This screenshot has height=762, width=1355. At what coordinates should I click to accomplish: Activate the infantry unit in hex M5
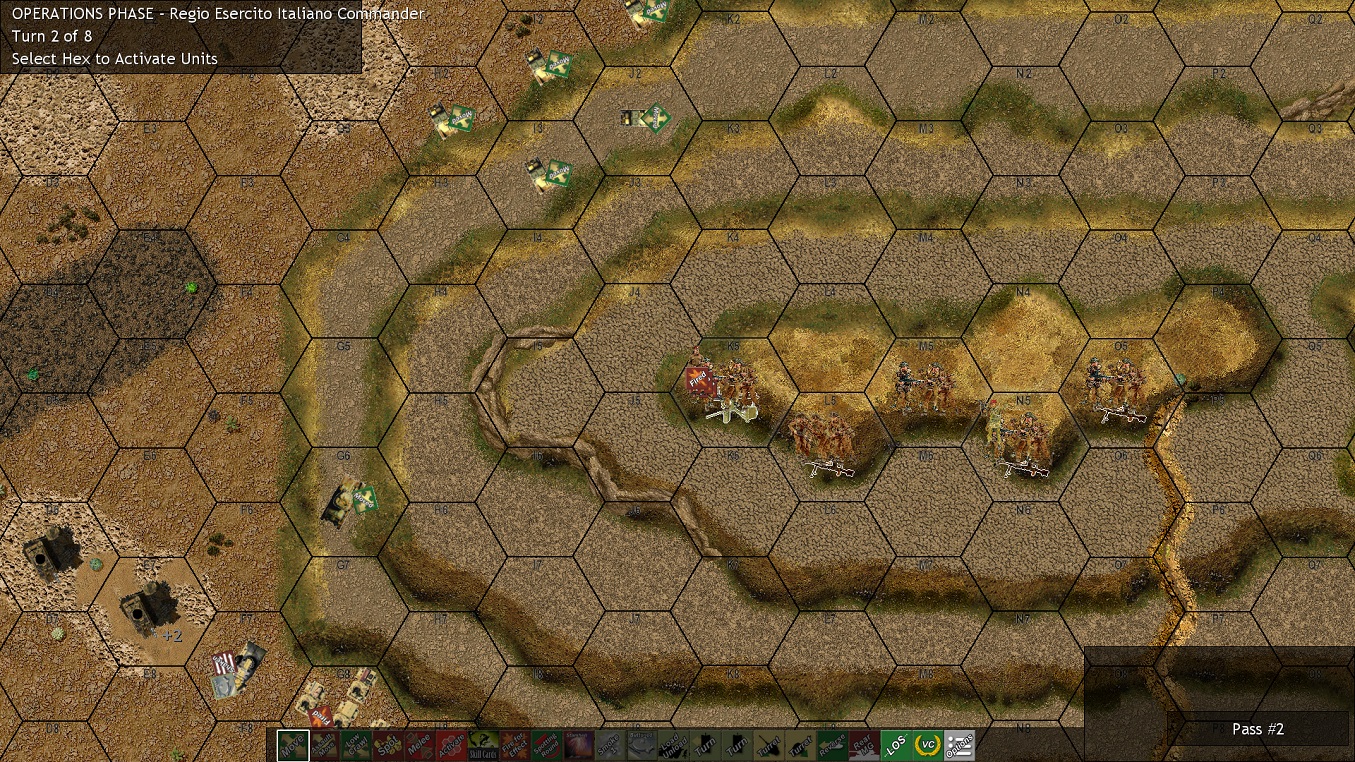pyautogui.click(x=922, y=385)
